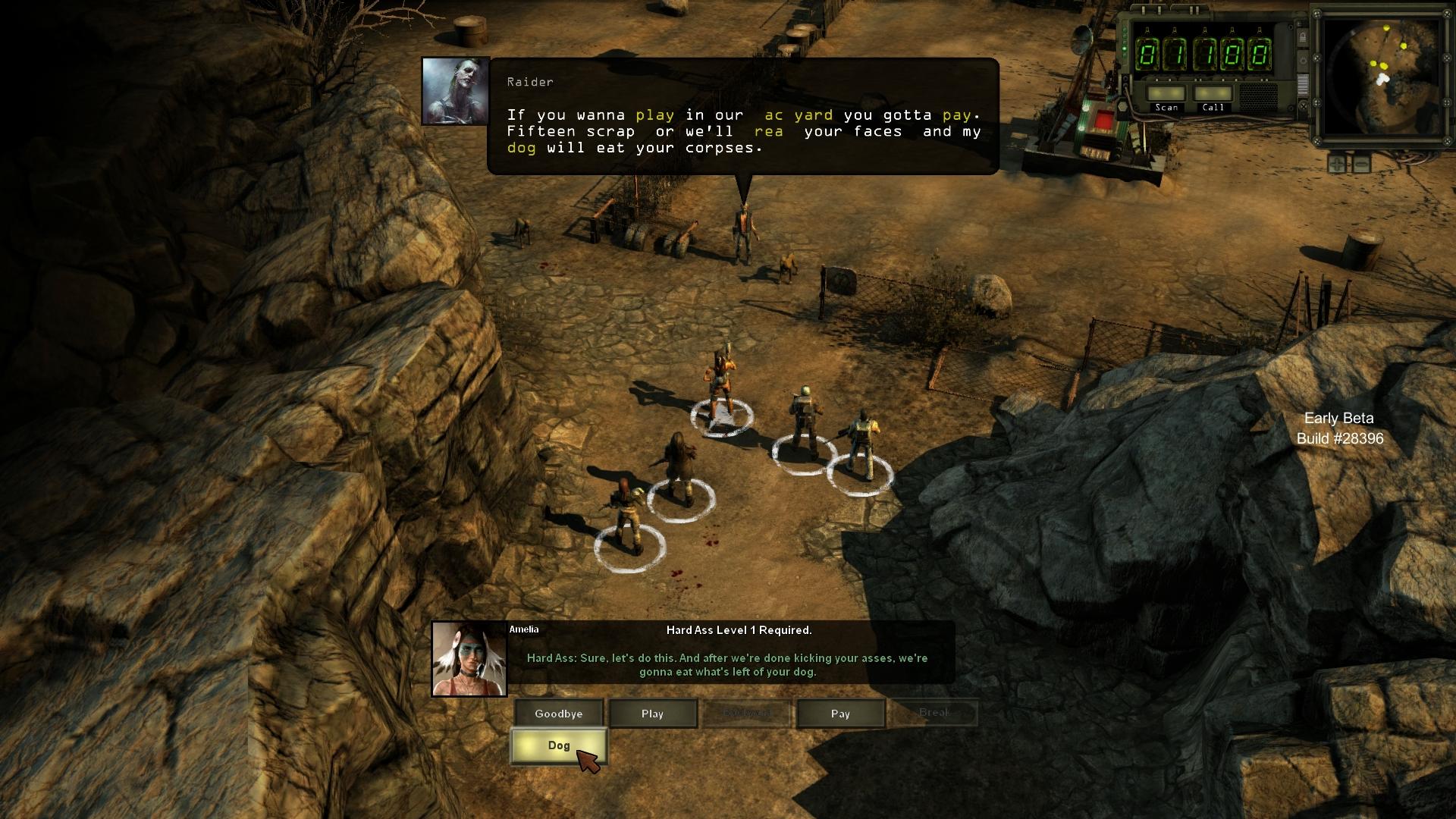Screen dimensions: 1456x819
Task: Zoom in the minimap with plus button
Action: click(x=1336, y=163)
